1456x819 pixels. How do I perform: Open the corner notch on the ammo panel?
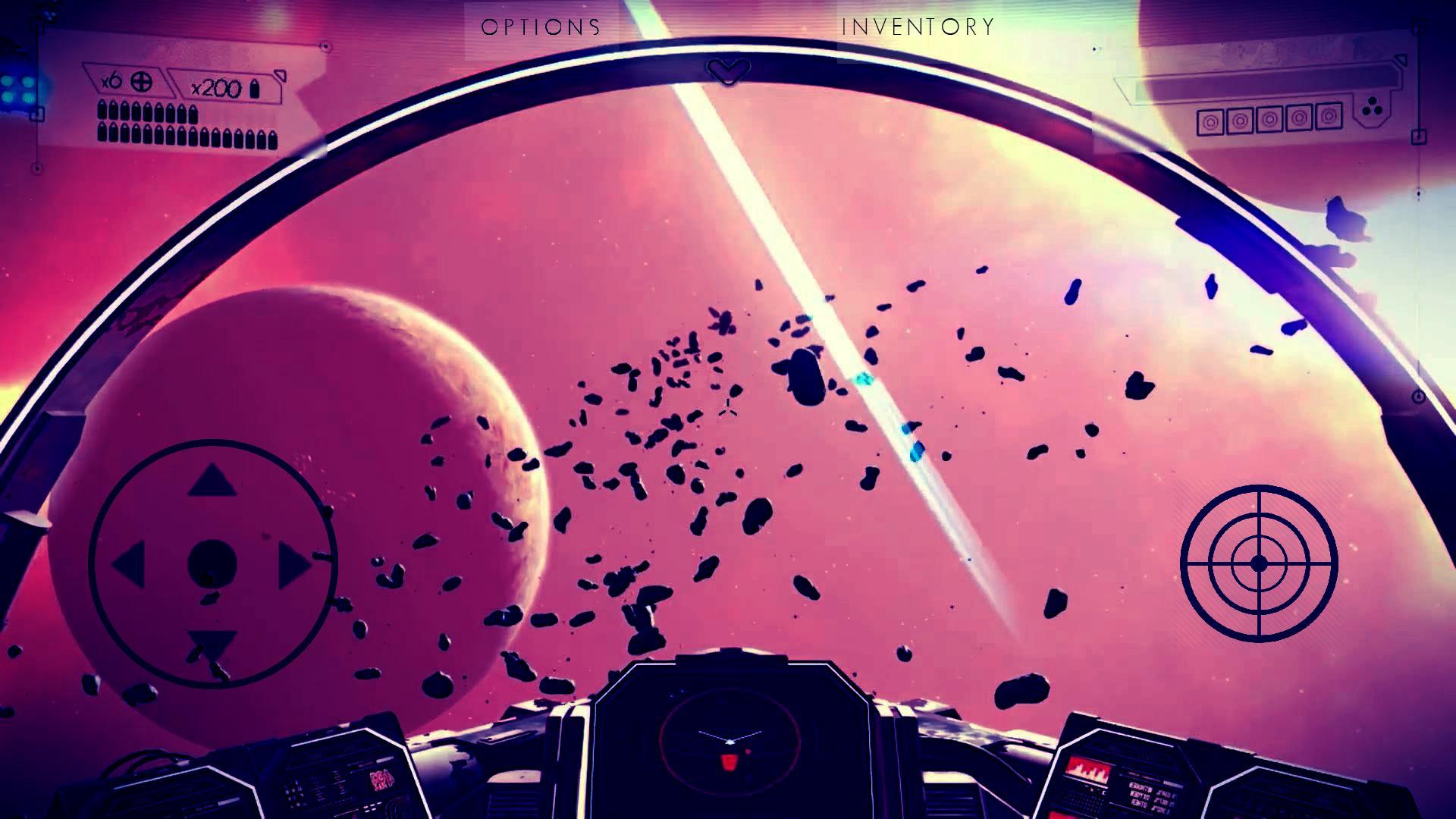[x=280, y=77]
